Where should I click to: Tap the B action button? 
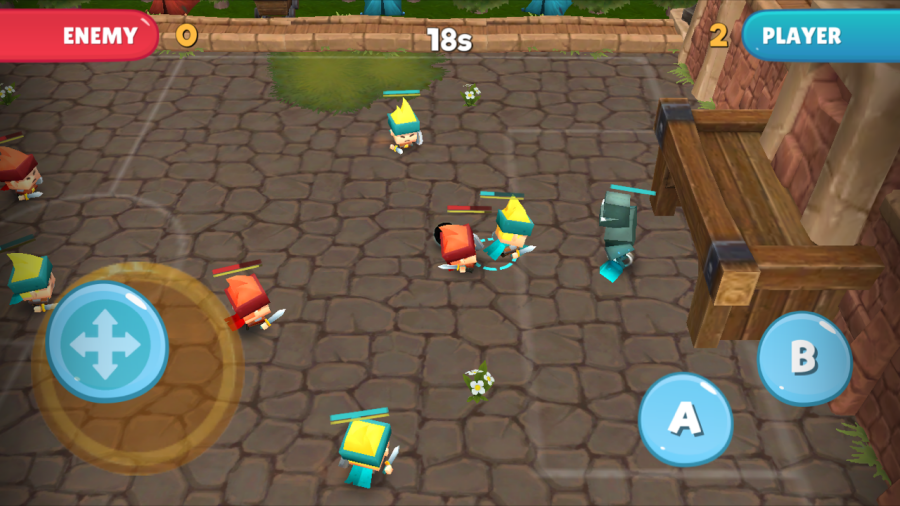click(803, 357)
